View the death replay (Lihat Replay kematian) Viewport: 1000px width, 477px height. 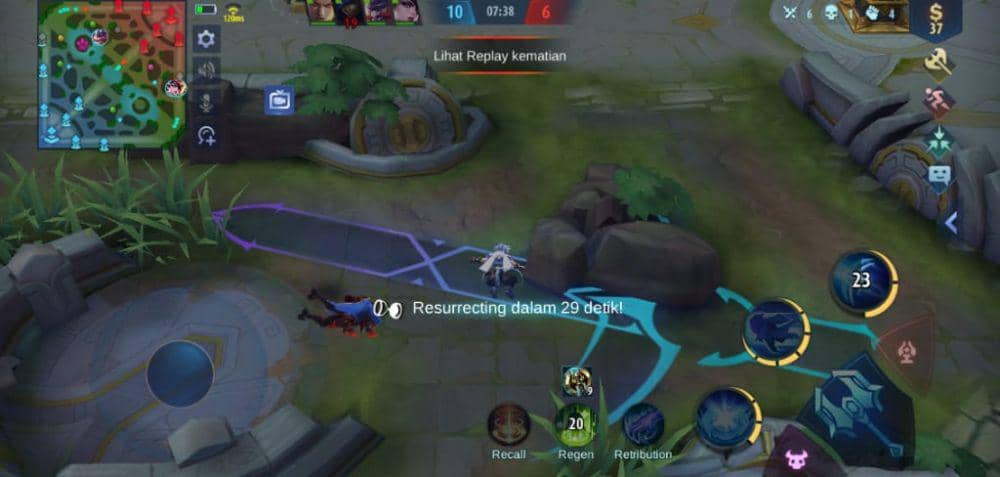pyautogui.click(x=500, y=57)
